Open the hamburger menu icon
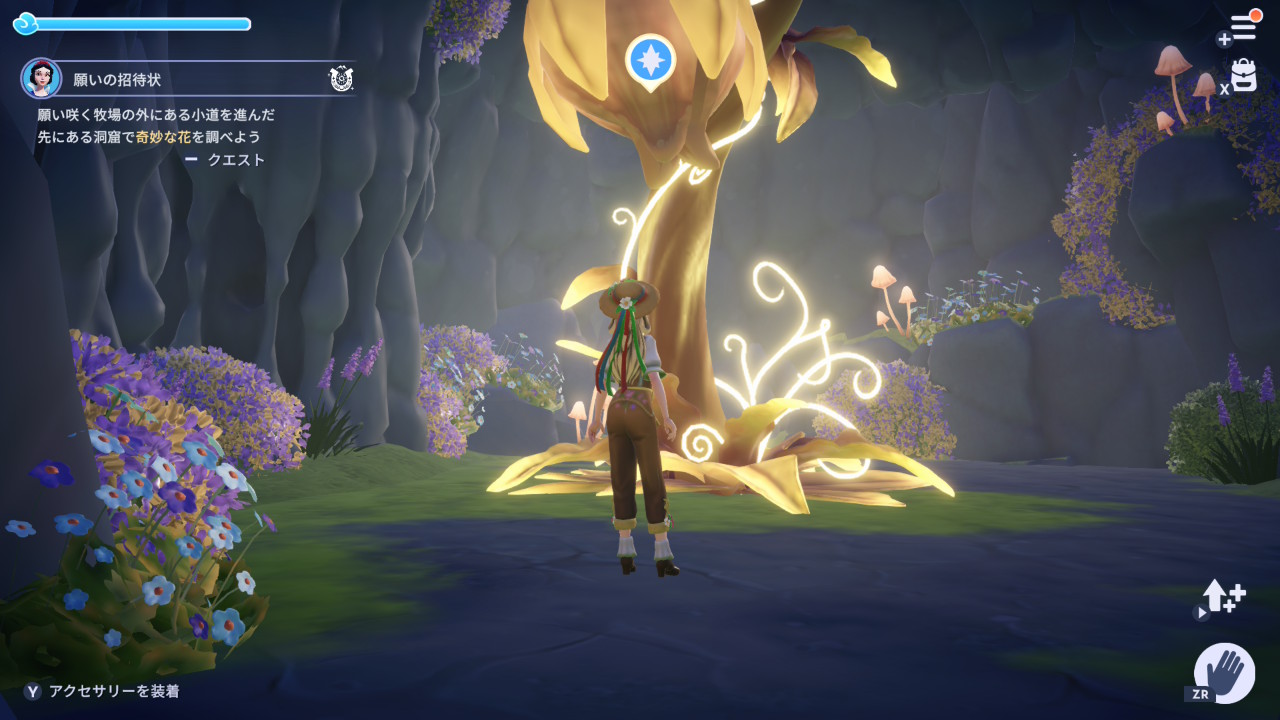This screenshot has height=720, width=1280. 1243,27
